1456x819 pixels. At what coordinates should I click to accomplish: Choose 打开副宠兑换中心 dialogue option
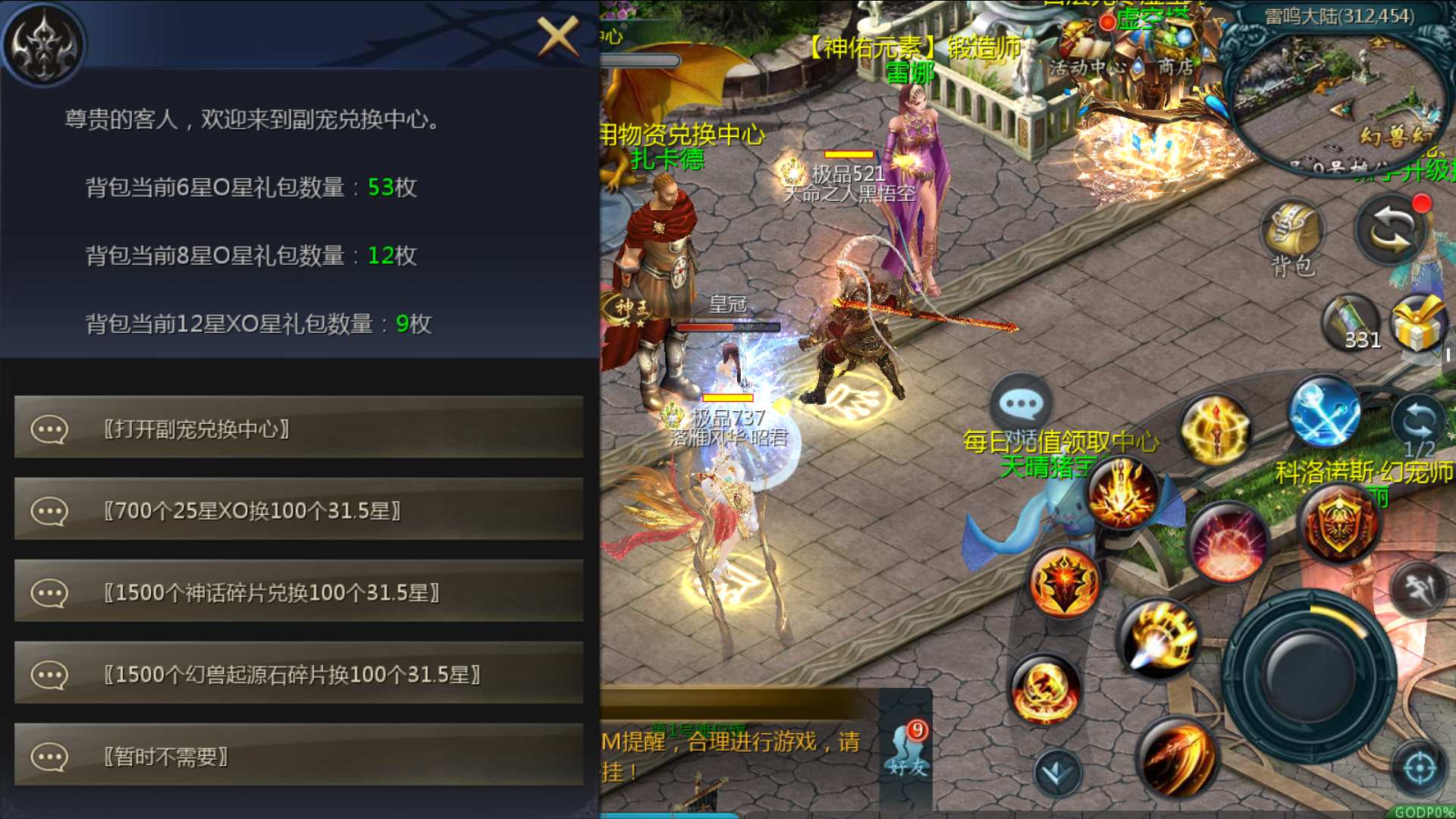pyautogui.click(x=299, y=429)
